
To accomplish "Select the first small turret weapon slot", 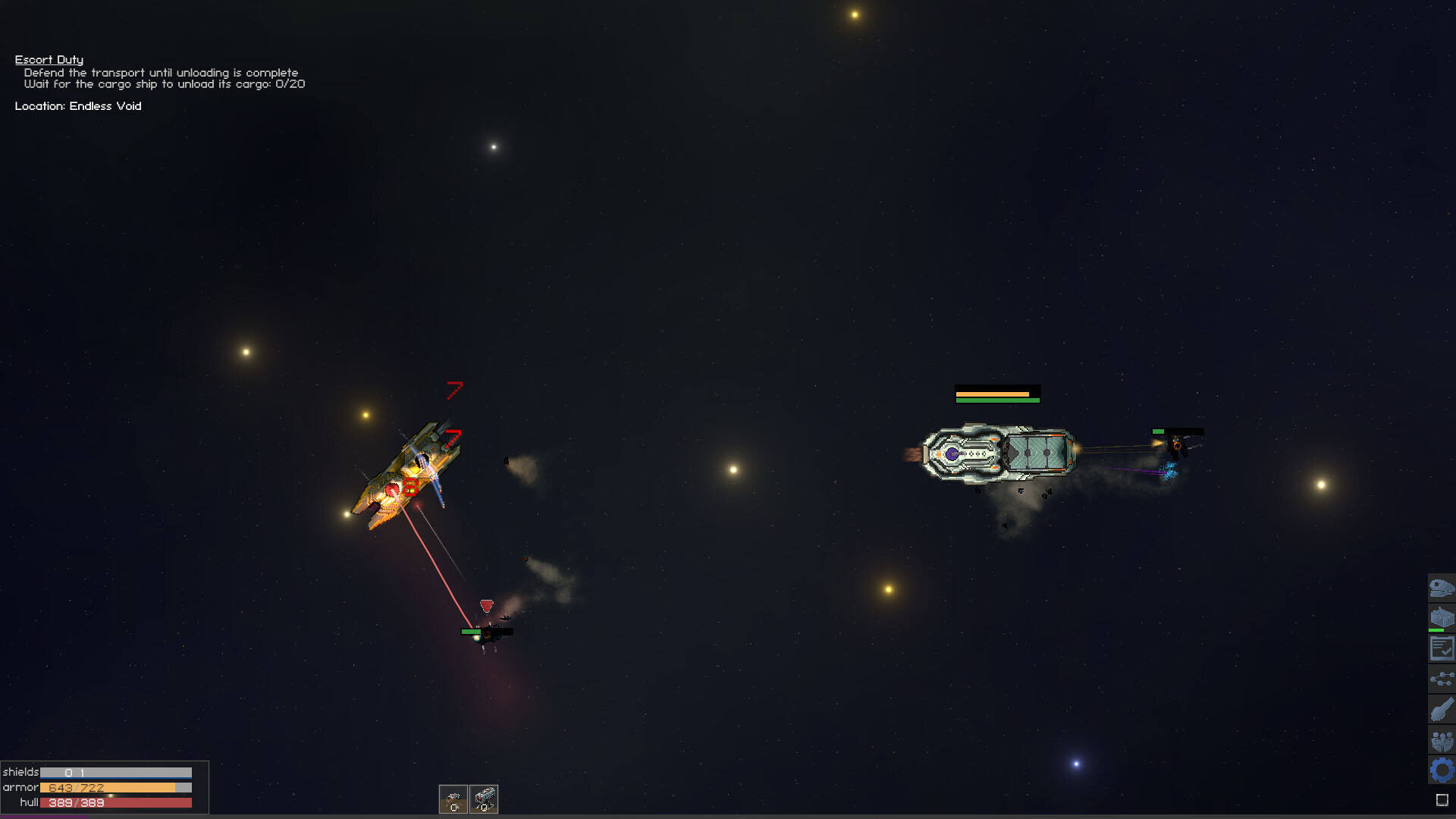I will (453, 799).
